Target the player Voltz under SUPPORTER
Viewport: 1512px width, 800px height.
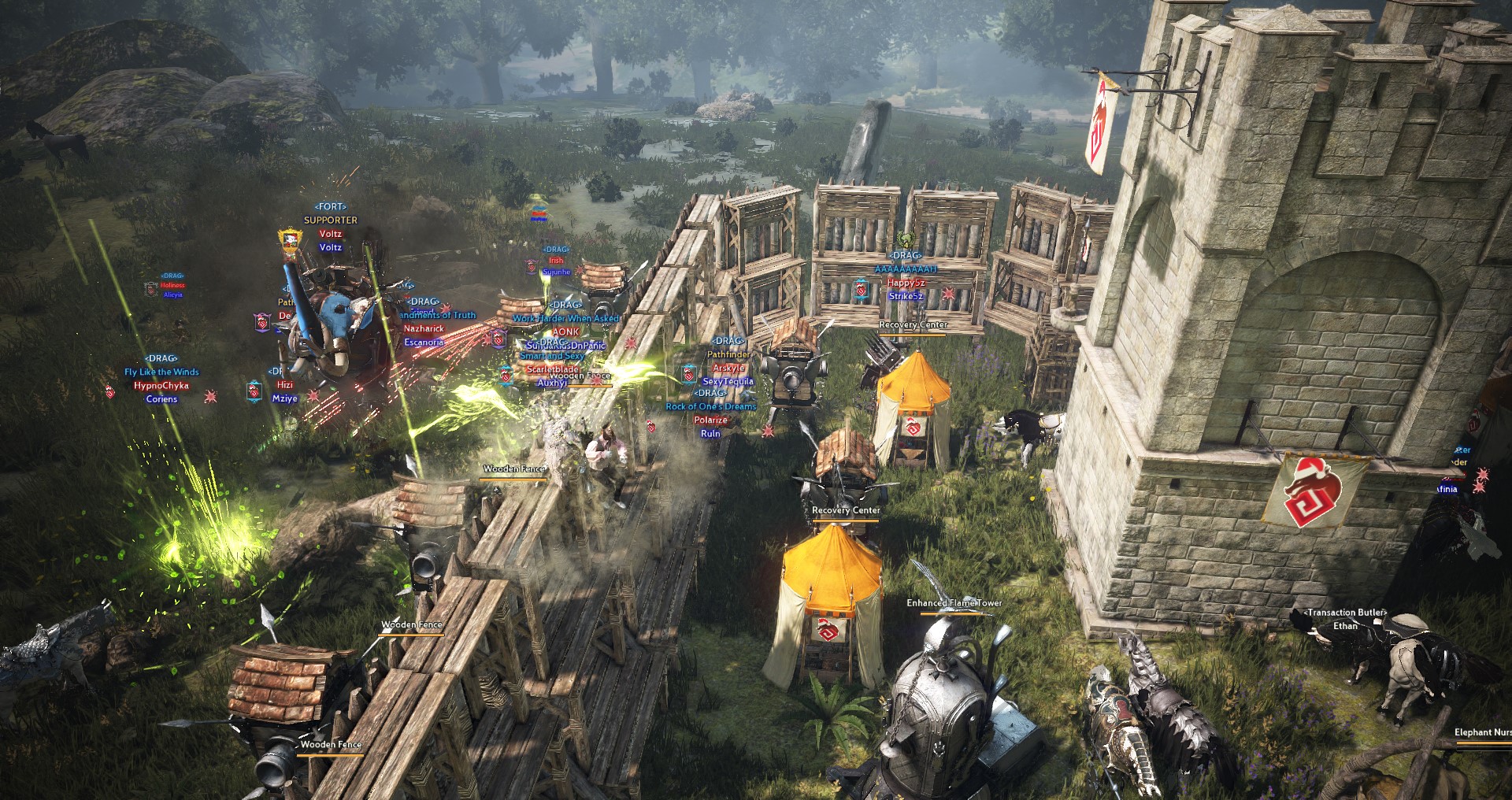coord(331,234)
